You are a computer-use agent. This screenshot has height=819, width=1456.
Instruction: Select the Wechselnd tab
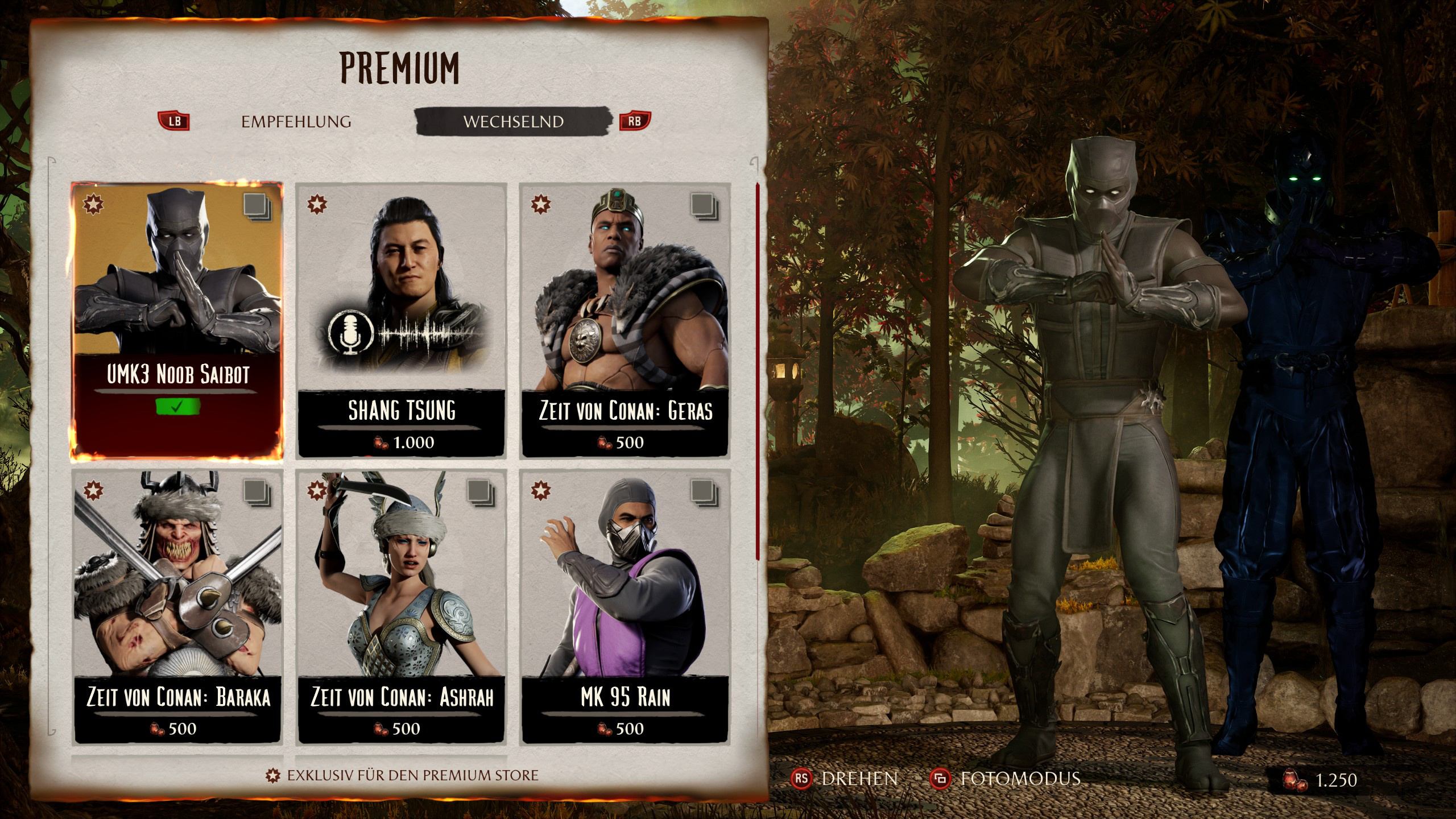pos(513,122)
